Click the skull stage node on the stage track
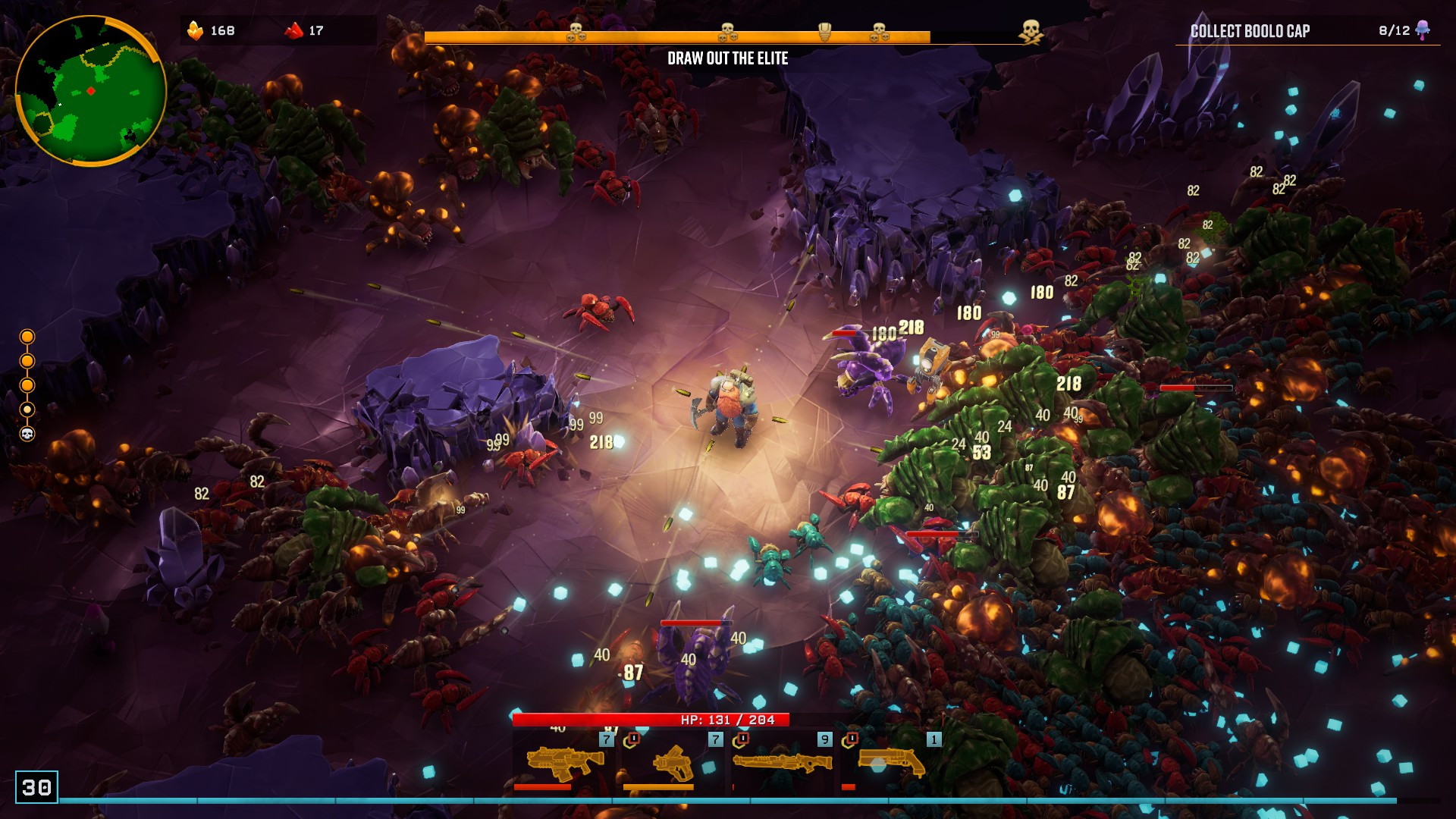Image resolution: width=1456 pixels, height=819 pixels. click(27, 434)
